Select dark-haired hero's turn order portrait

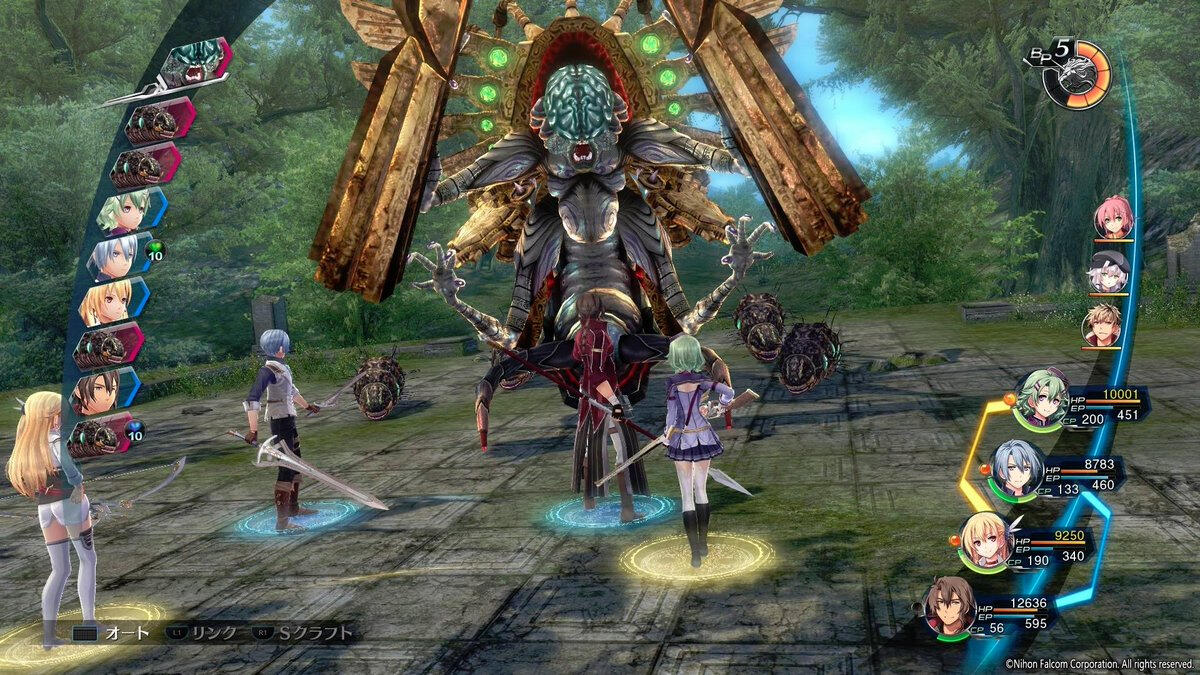[96, 393]
